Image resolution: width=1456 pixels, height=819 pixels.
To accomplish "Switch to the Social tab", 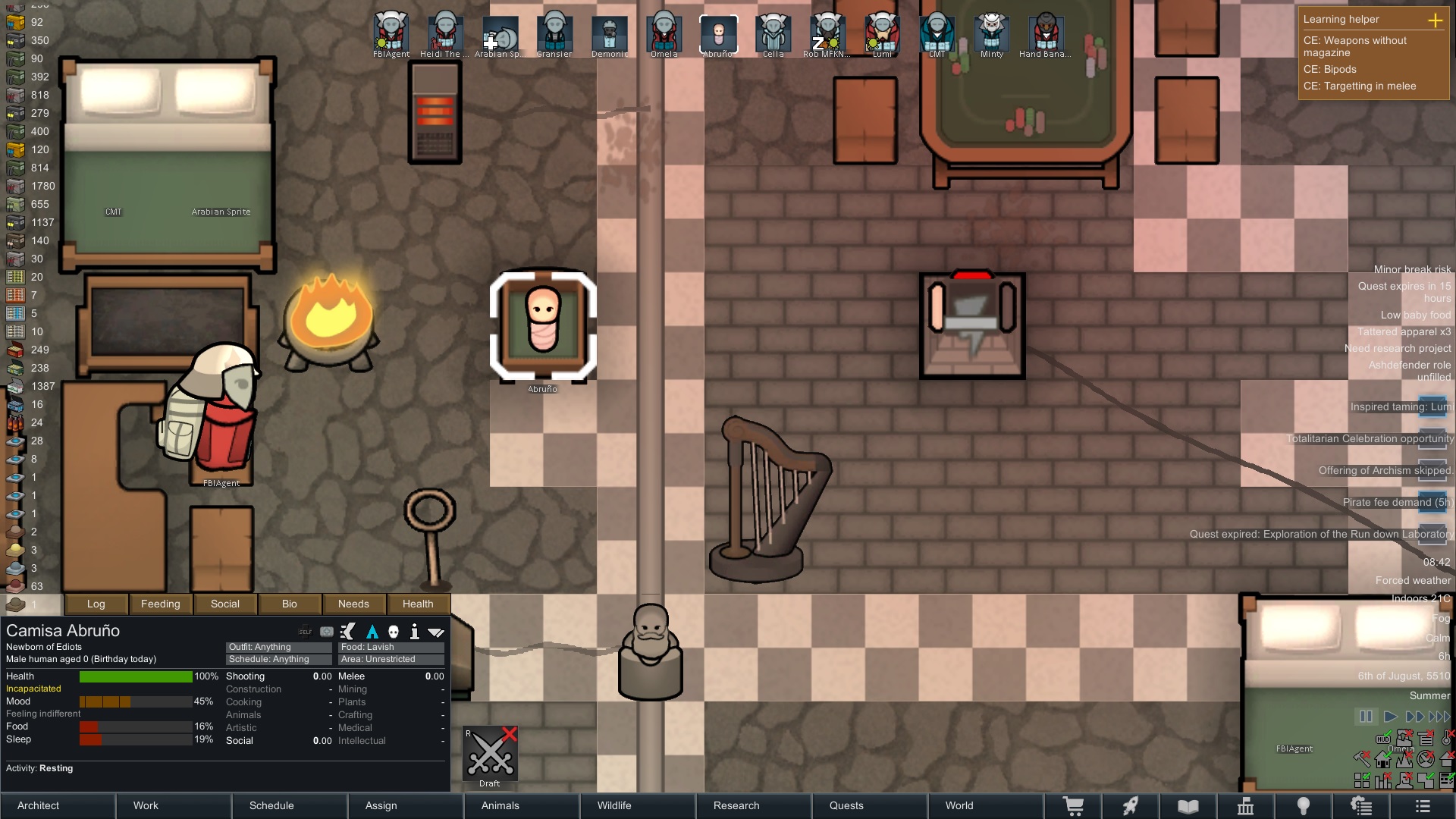I will click(225, 604).
